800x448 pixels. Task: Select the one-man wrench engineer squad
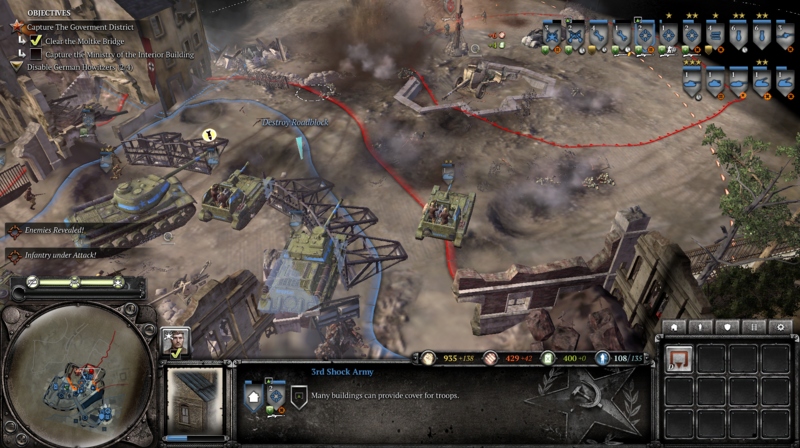click(x=621, y=36)
